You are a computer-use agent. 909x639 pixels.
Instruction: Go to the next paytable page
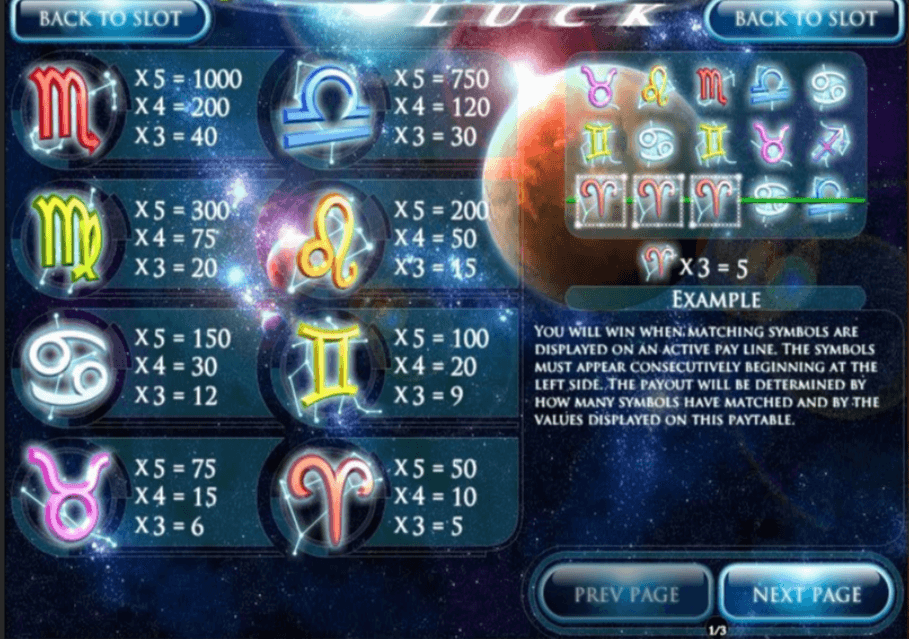click(806, 594)
